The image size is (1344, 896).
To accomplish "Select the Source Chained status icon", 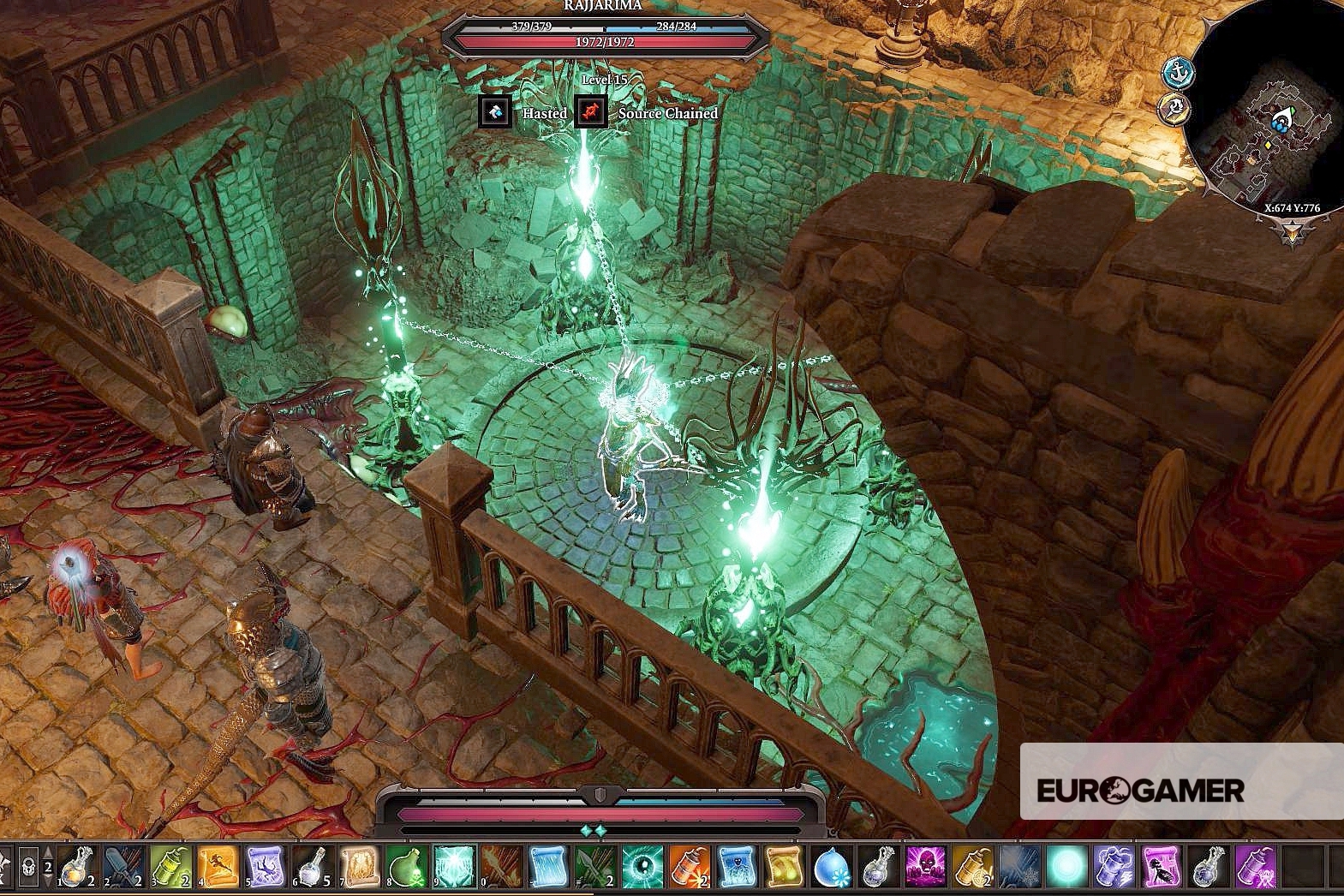I will click(x=591, y=112).
